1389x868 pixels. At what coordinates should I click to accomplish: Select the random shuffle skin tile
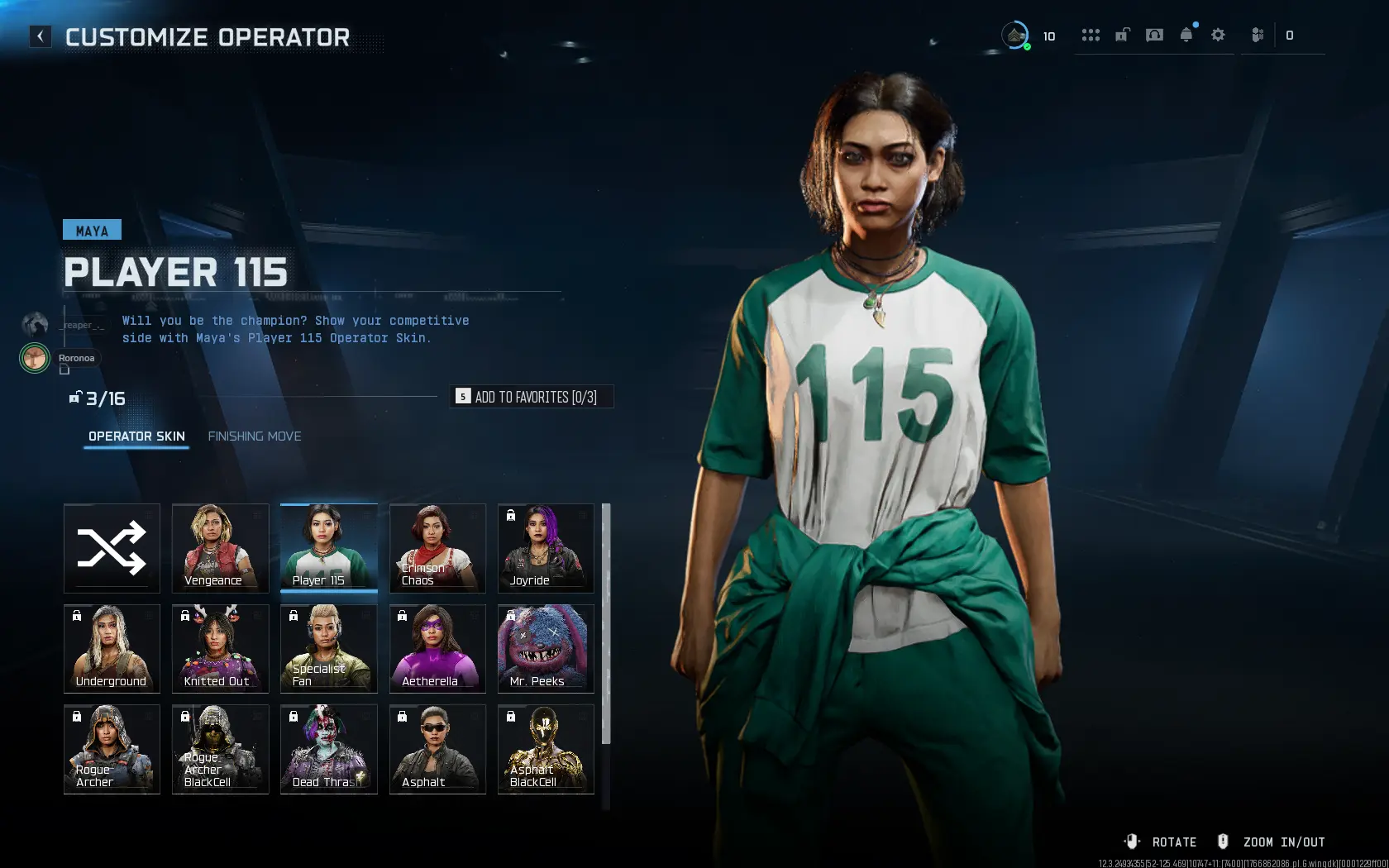(112, 548)
